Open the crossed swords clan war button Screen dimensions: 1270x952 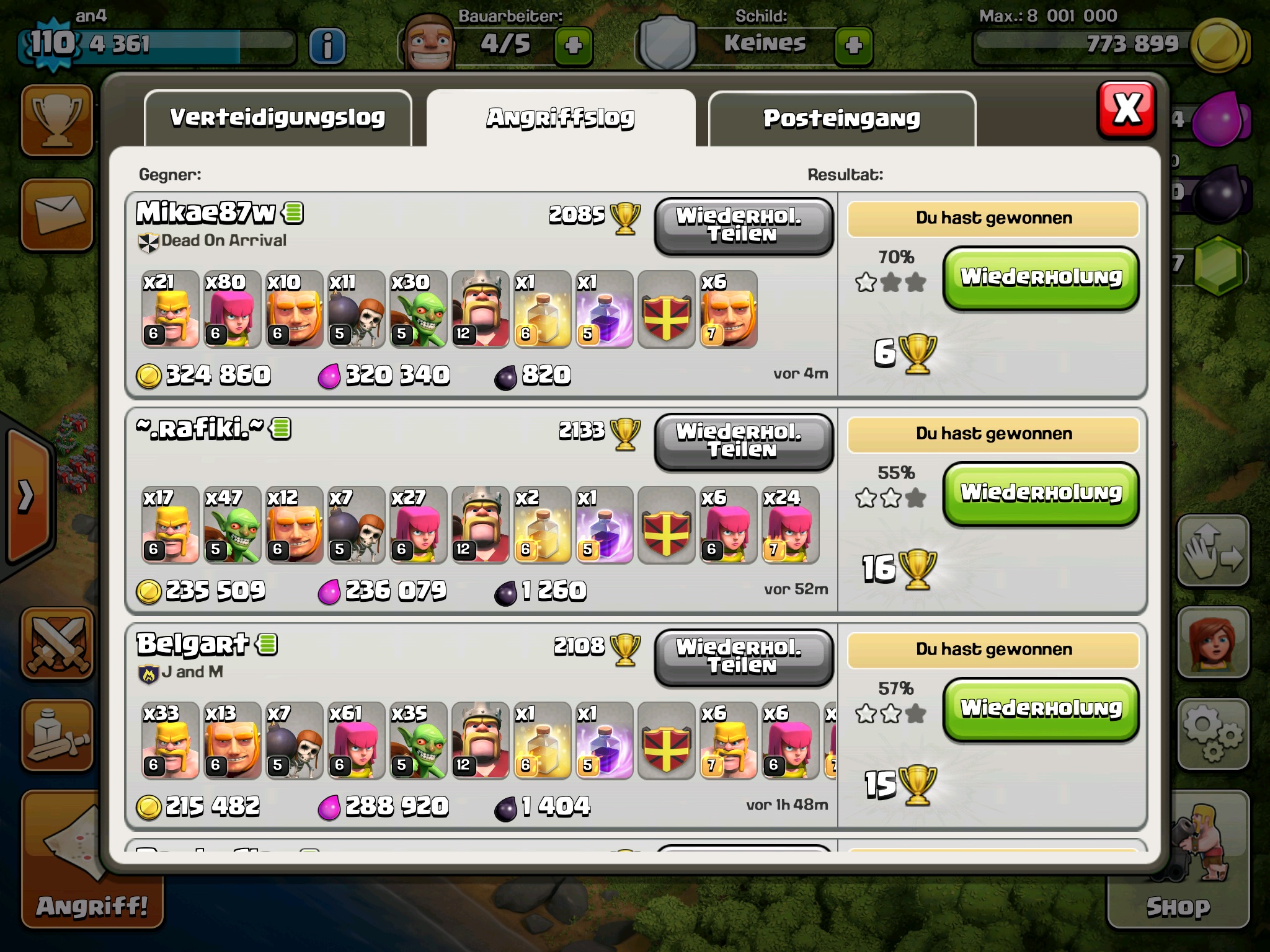[x=57, y=643]
